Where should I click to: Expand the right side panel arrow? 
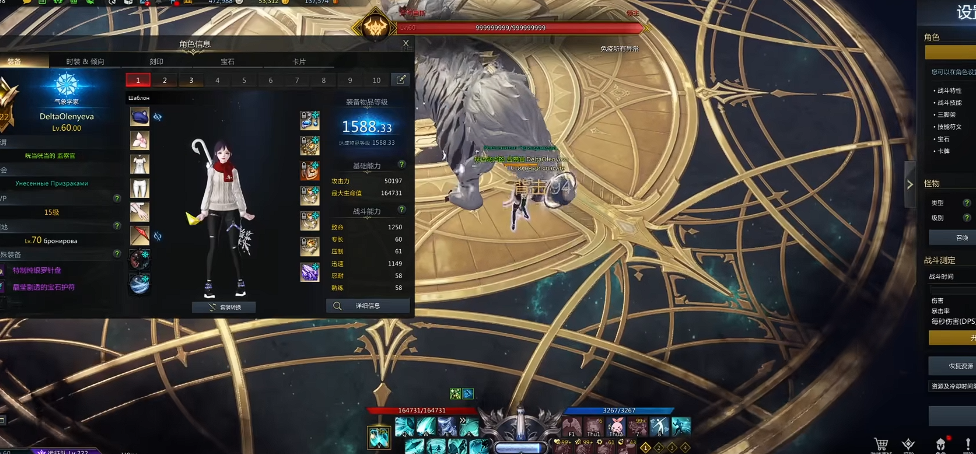(x=909, y=184)
